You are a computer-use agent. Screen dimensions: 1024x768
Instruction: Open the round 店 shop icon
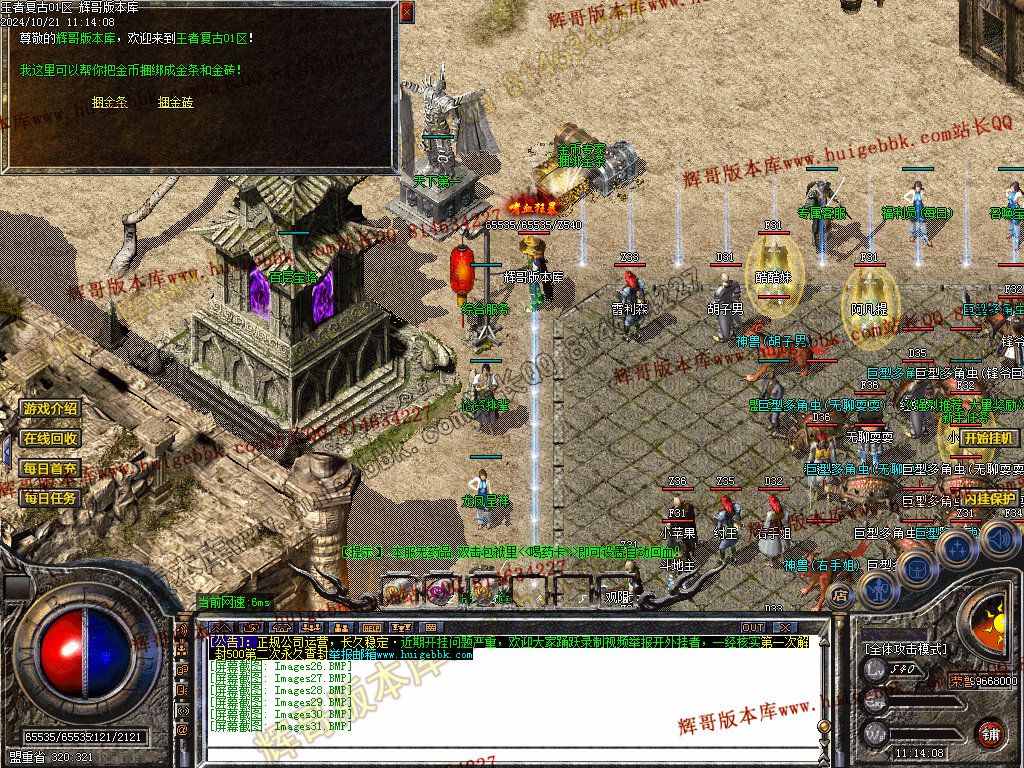click(x=839, y=597)
